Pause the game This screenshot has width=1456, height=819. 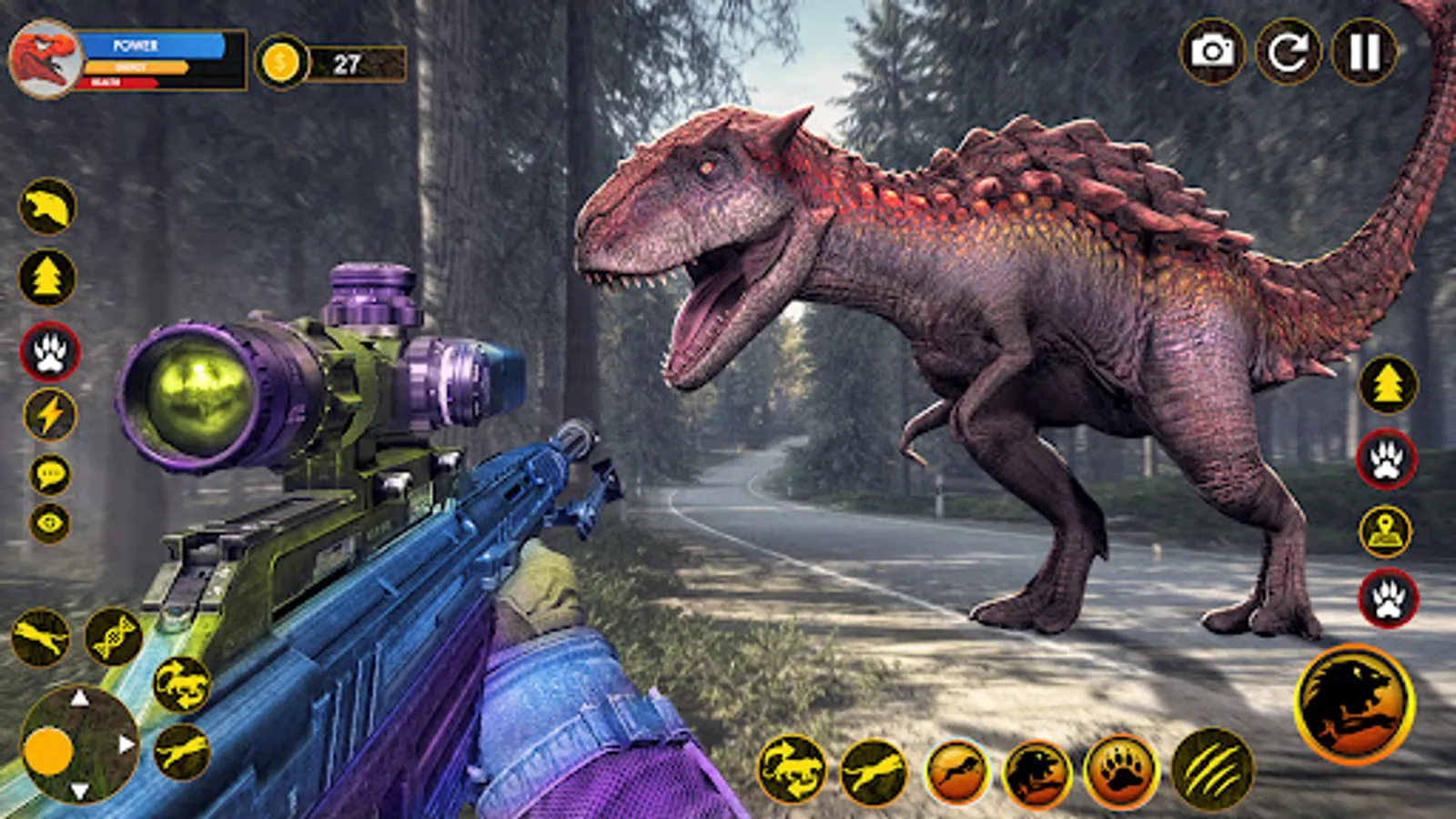(x=1364, y=52)
